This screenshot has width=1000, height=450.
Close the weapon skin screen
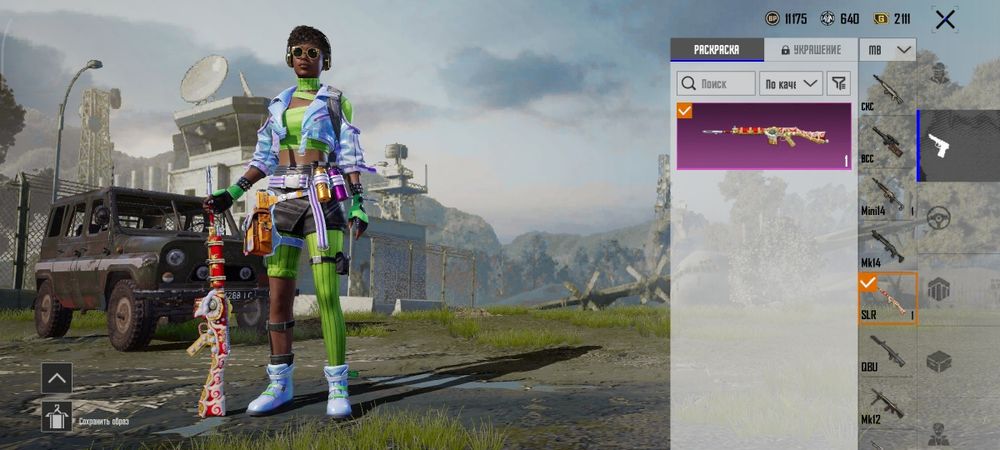[944, 19]
